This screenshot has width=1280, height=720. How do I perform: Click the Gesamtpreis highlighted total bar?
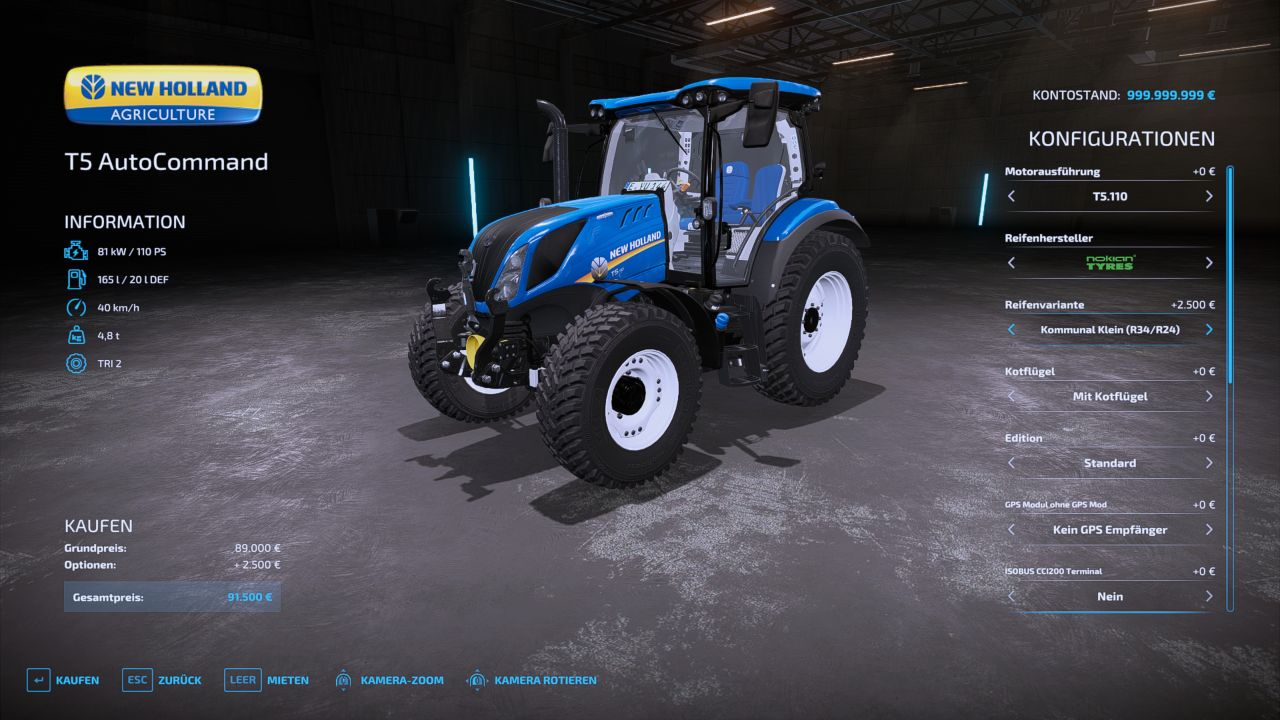172,596
